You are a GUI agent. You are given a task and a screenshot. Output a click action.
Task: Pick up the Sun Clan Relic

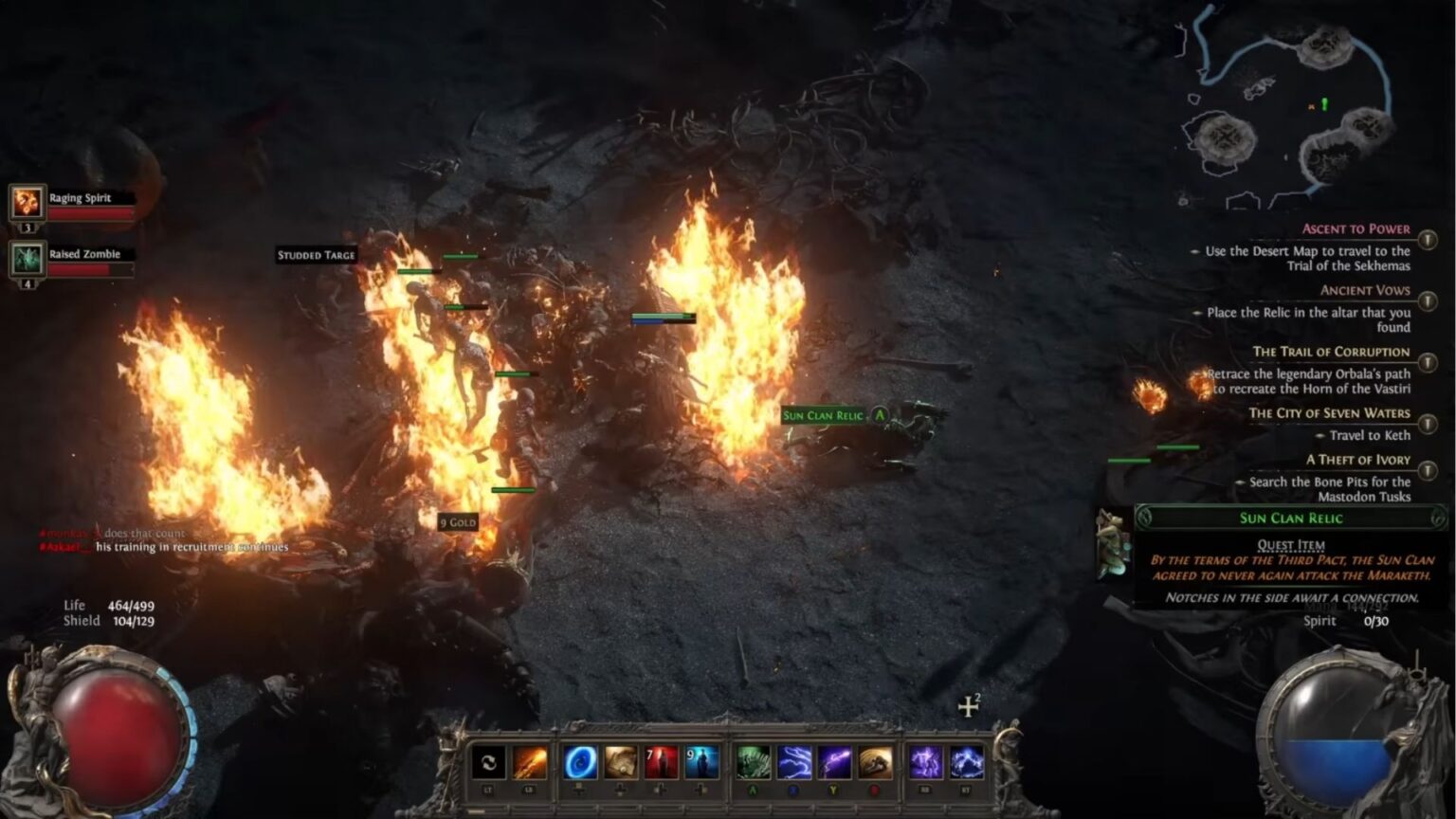coord(823,415)
